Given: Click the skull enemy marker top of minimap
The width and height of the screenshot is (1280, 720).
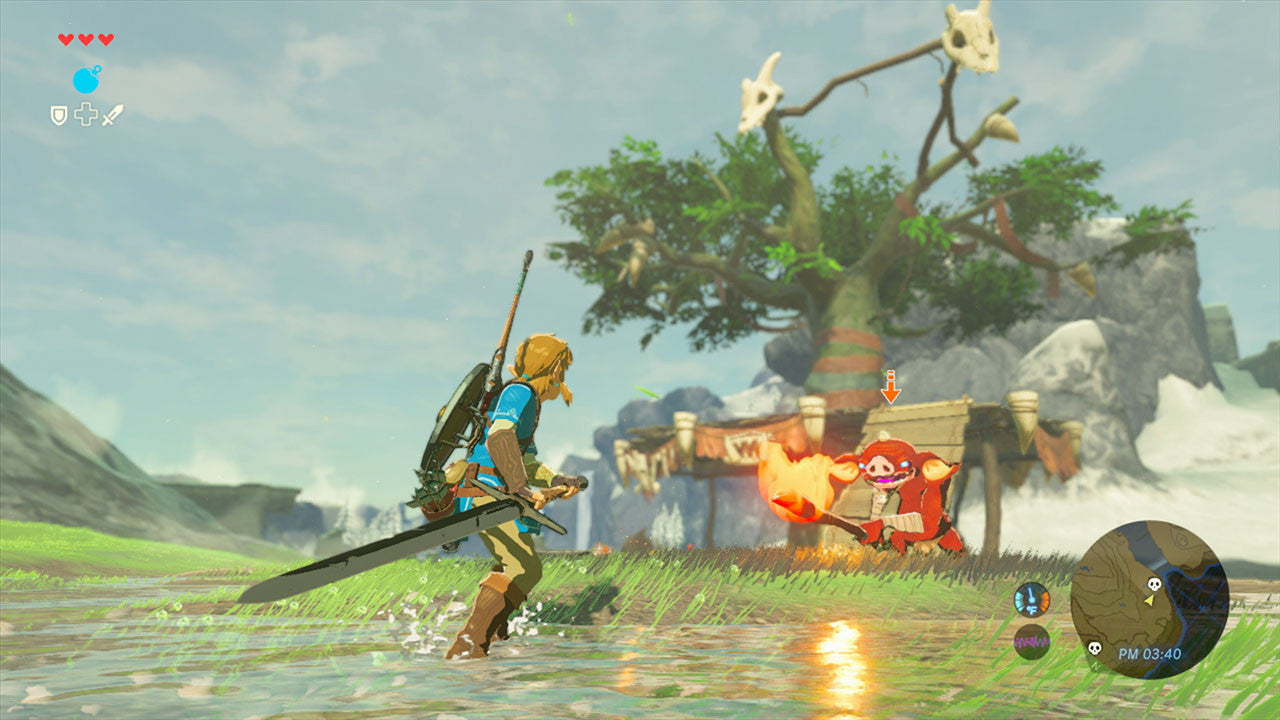Looking at the screenshot, I should coord(1154,583).
